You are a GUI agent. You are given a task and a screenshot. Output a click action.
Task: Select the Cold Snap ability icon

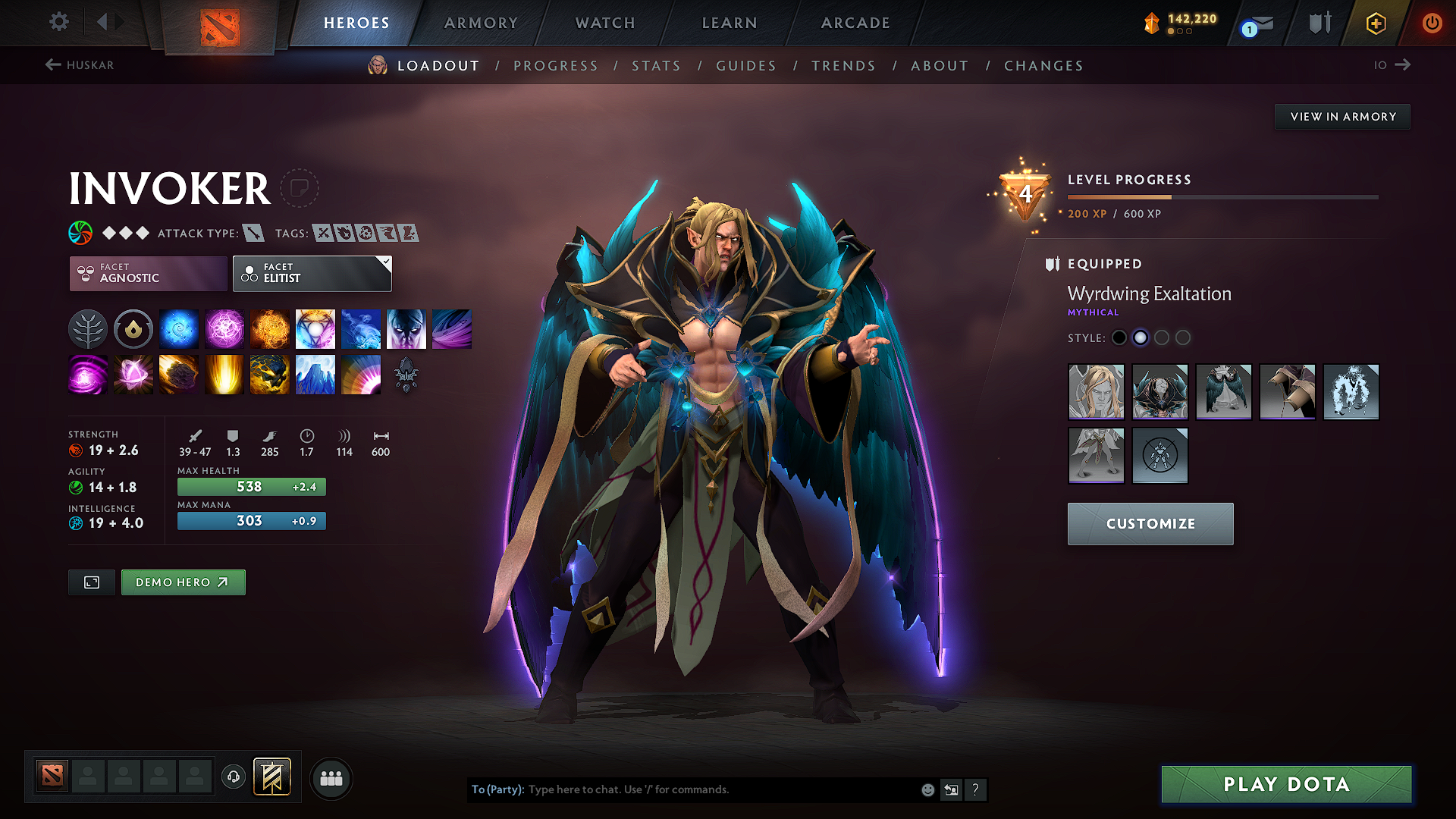[361, 328]
